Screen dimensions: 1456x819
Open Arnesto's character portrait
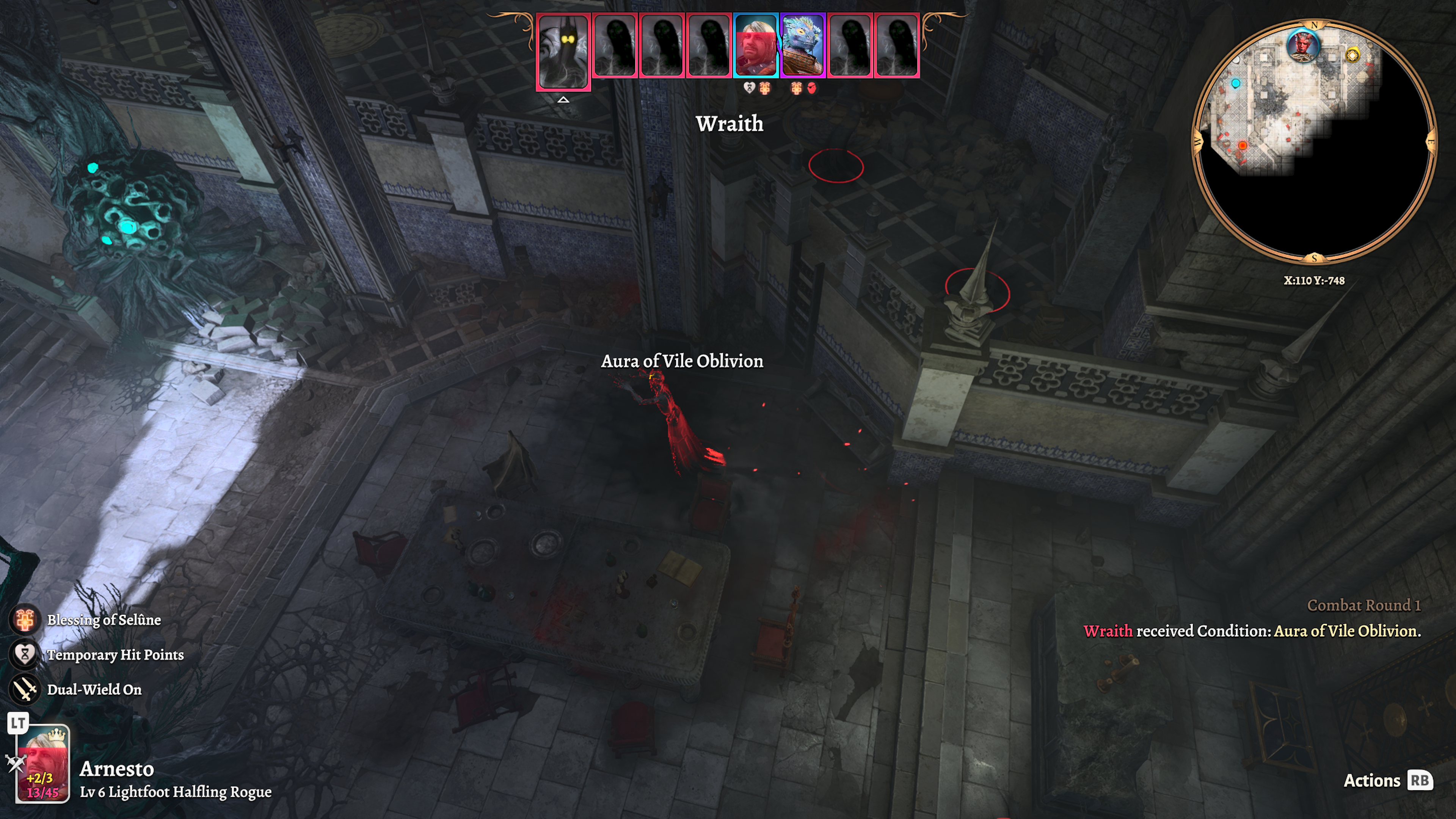tap(43, 763)
